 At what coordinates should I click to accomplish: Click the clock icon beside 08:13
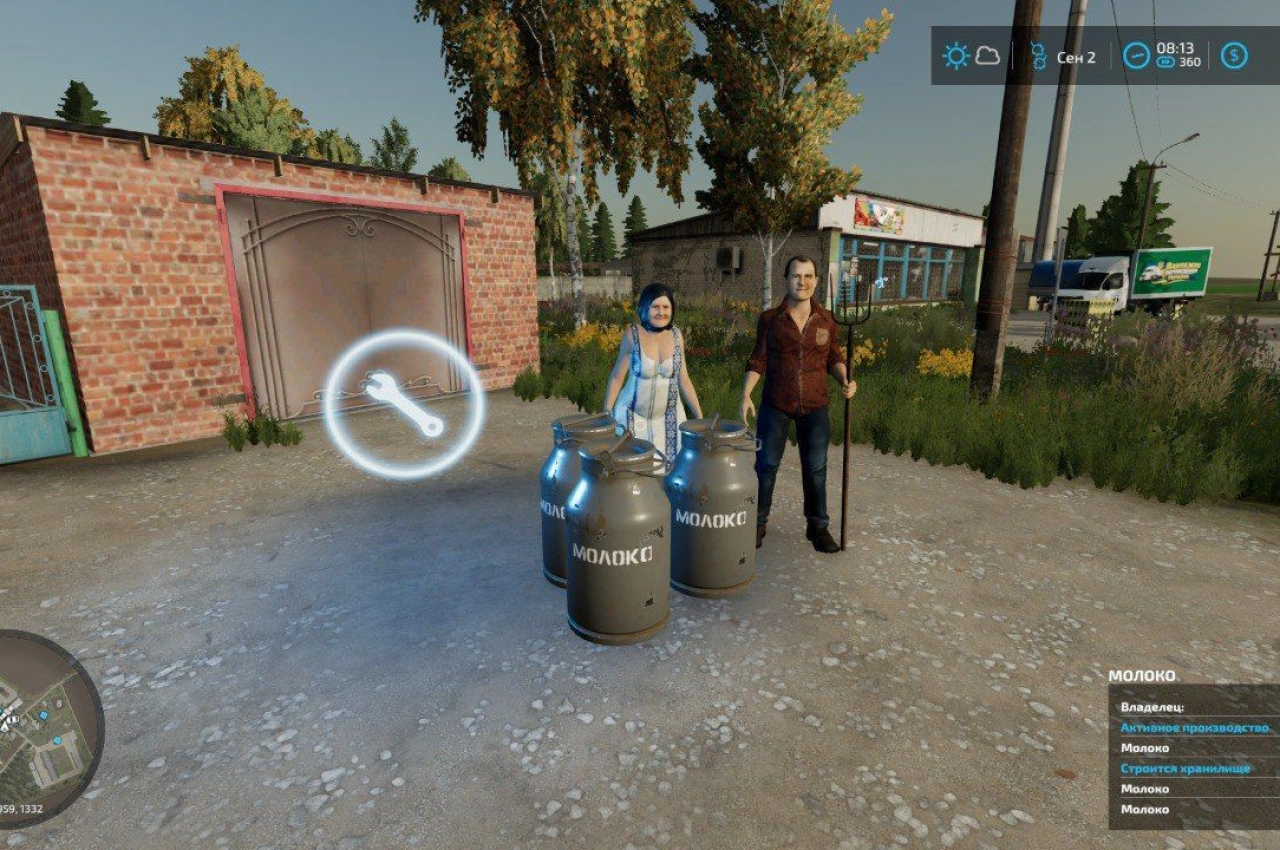[x=1136, y=56]
